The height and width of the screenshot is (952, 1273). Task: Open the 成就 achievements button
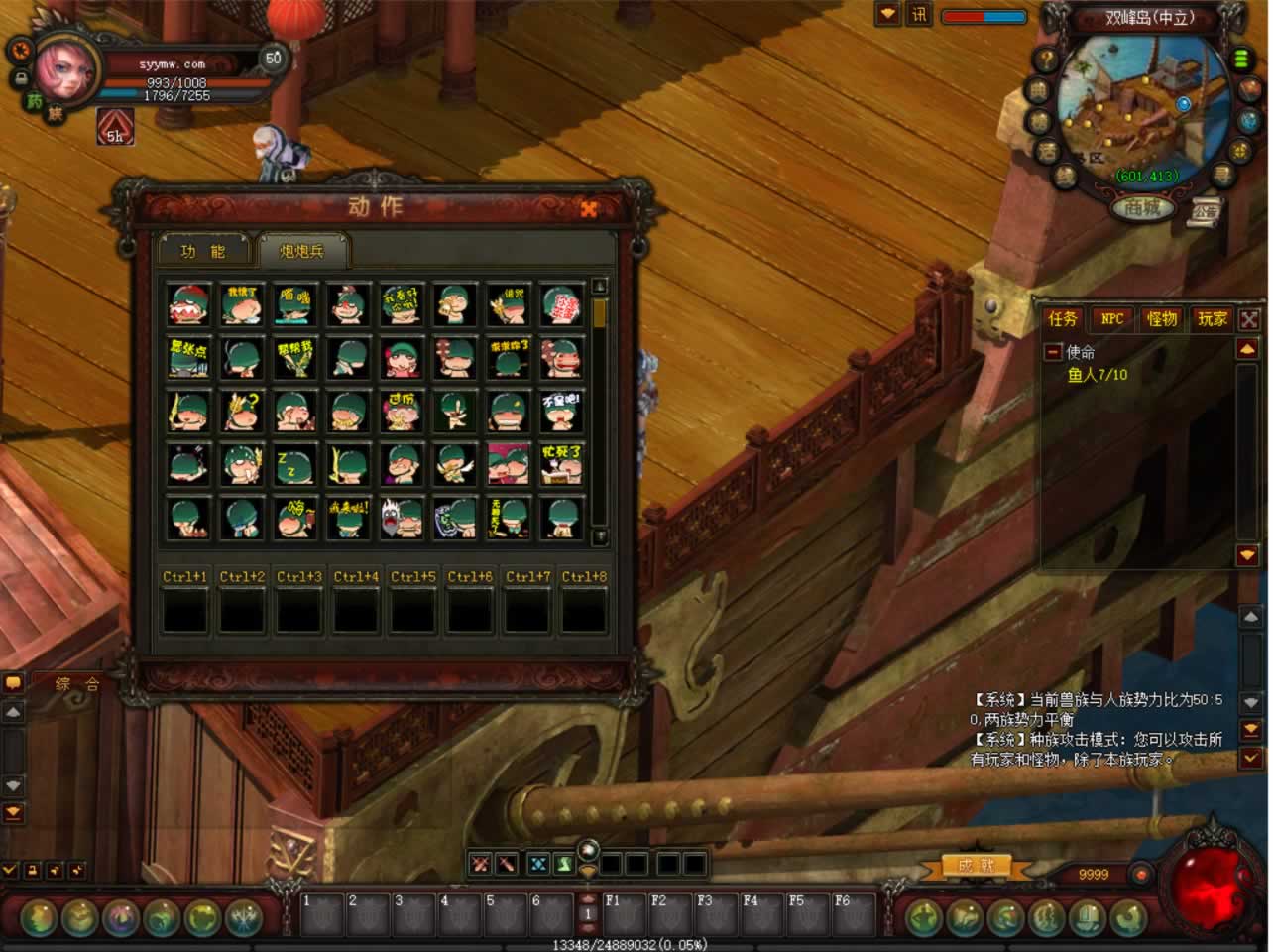976,866
